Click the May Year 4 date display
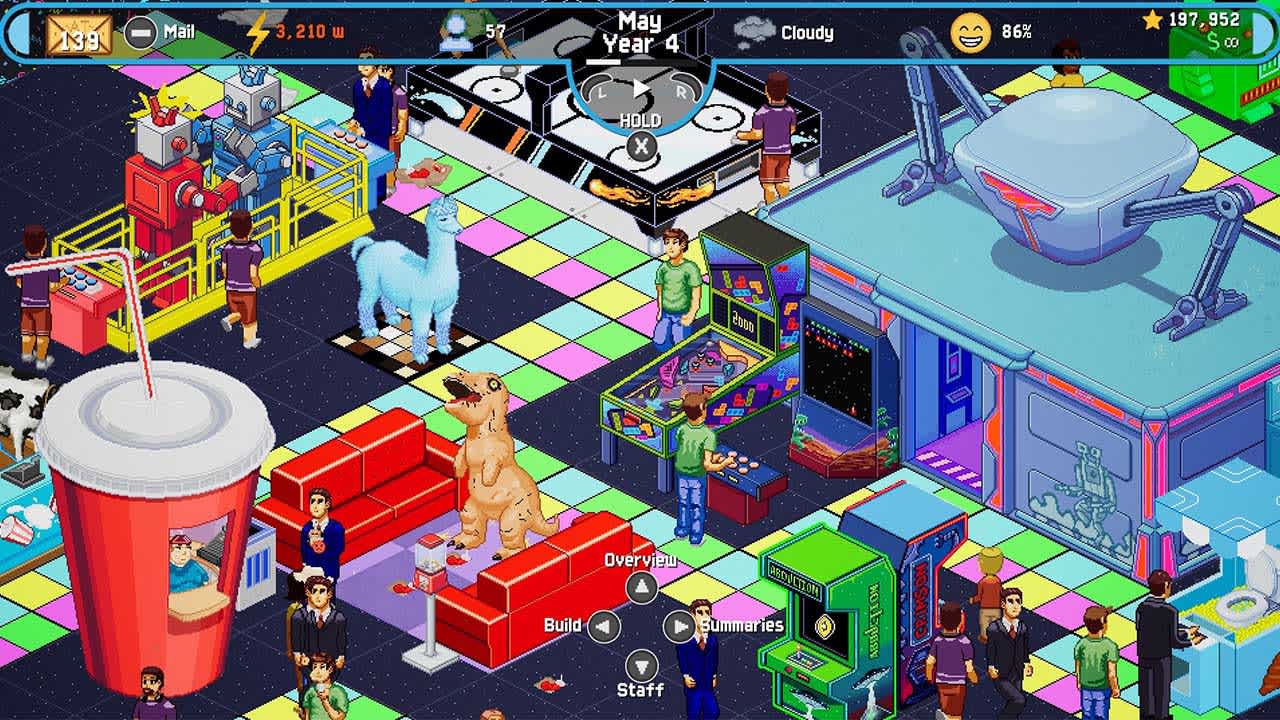Viewport: 1280px width, 720px height. click(640, 33)
